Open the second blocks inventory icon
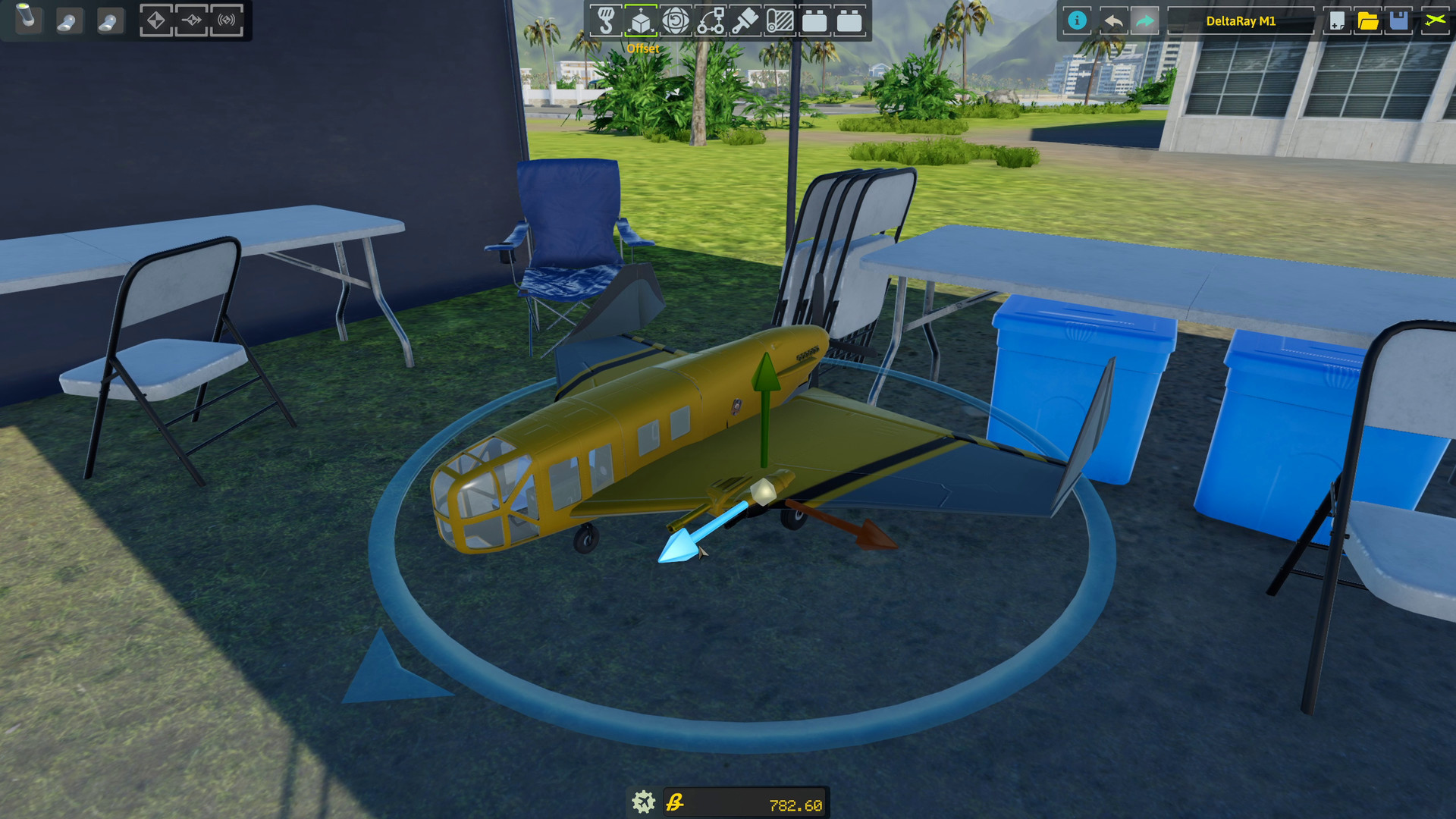 click(x=851, y=21)
